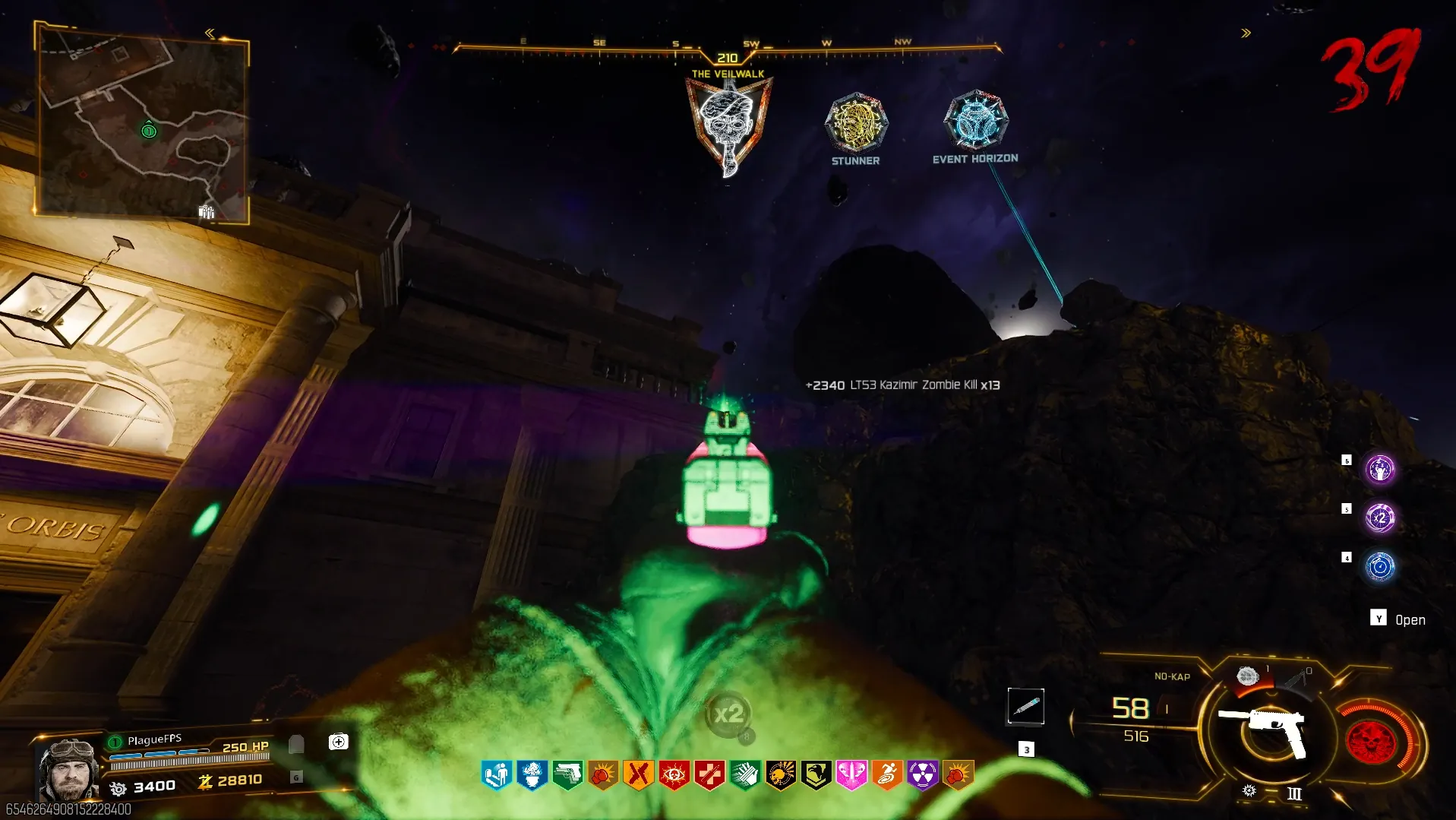Click the red cross and bullet perk

(x=709, y=775)
